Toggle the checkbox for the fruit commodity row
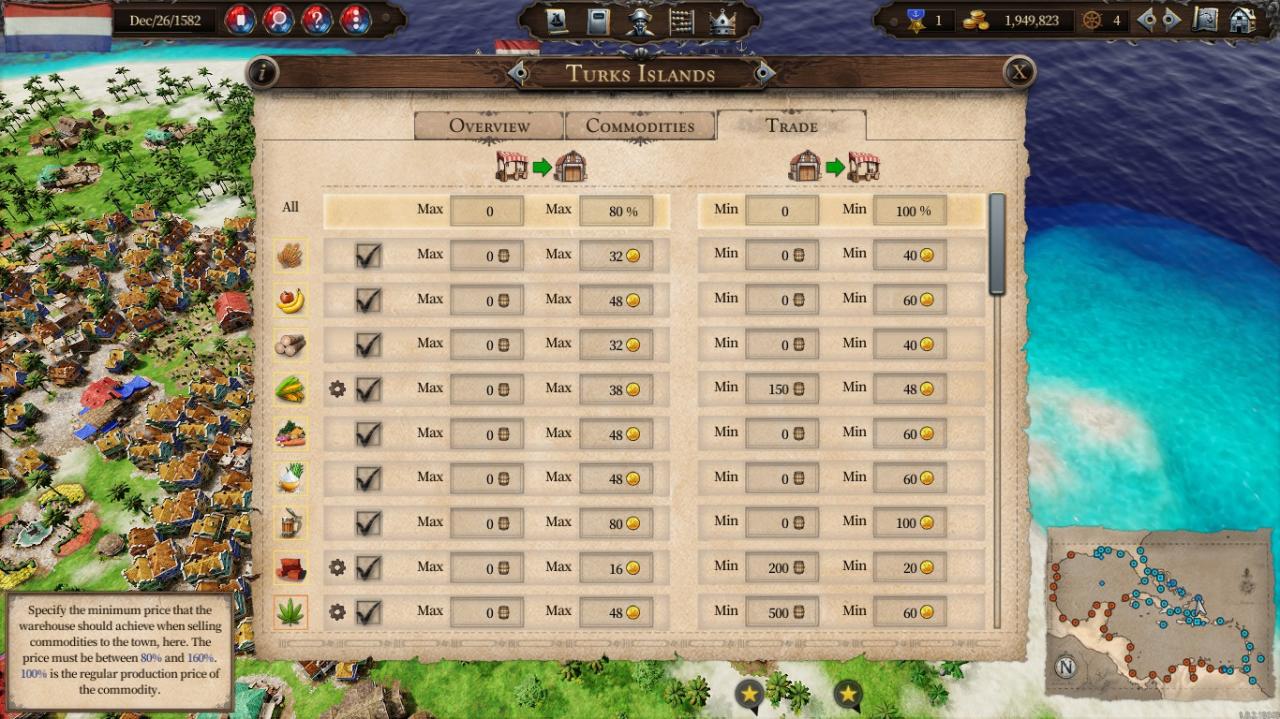Viewport: 1280px width, 719px height. click(x=368, y=300)
